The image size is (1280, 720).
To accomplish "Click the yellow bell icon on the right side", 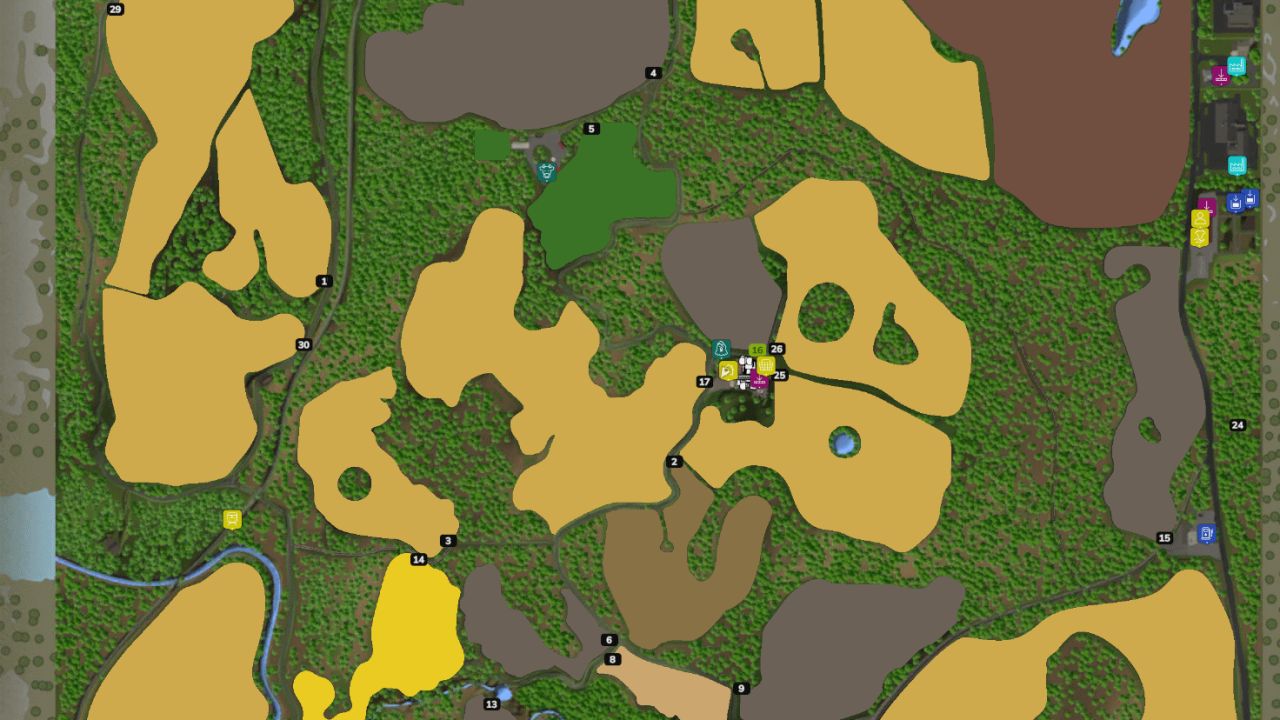I will [x=1200, y=238].
